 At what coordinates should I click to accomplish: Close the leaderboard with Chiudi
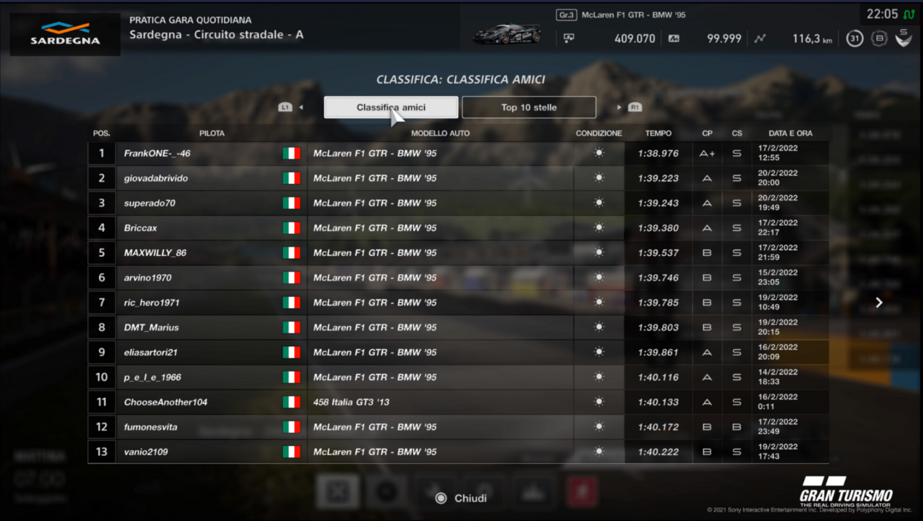[x=460, y=498]
